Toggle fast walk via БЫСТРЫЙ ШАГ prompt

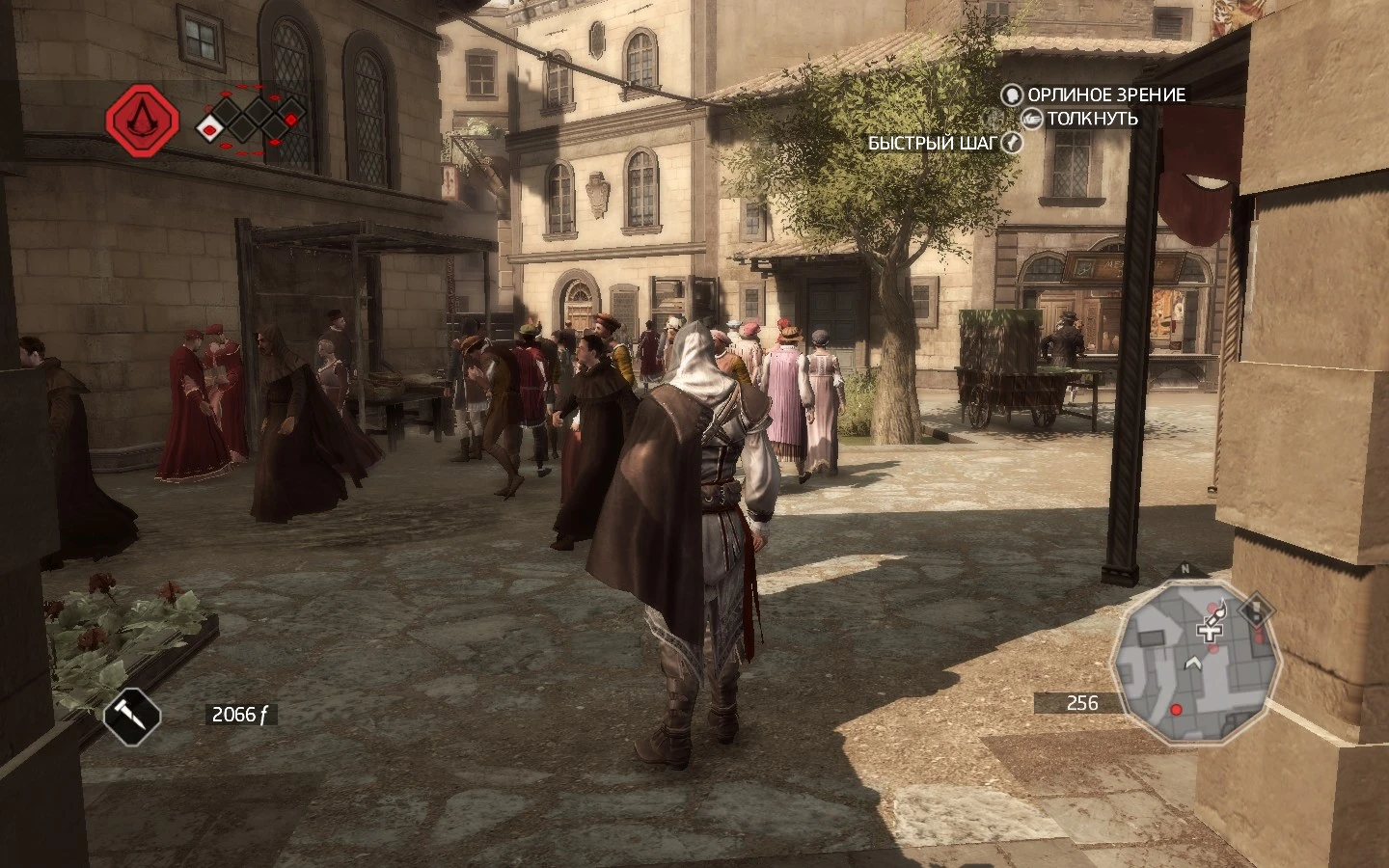click(933, 143)
